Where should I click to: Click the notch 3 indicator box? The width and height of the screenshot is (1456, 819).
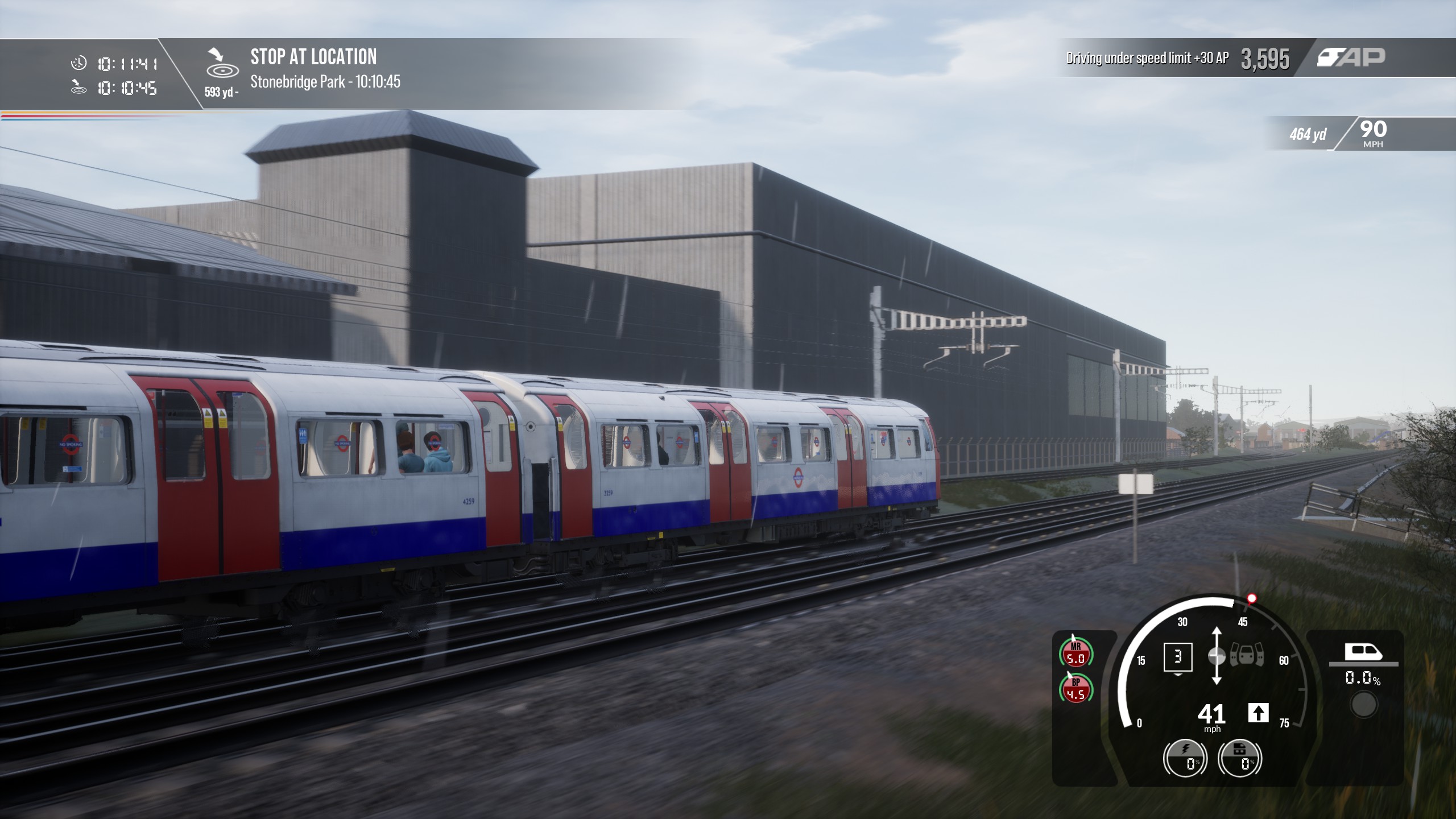pos(1178,657)
